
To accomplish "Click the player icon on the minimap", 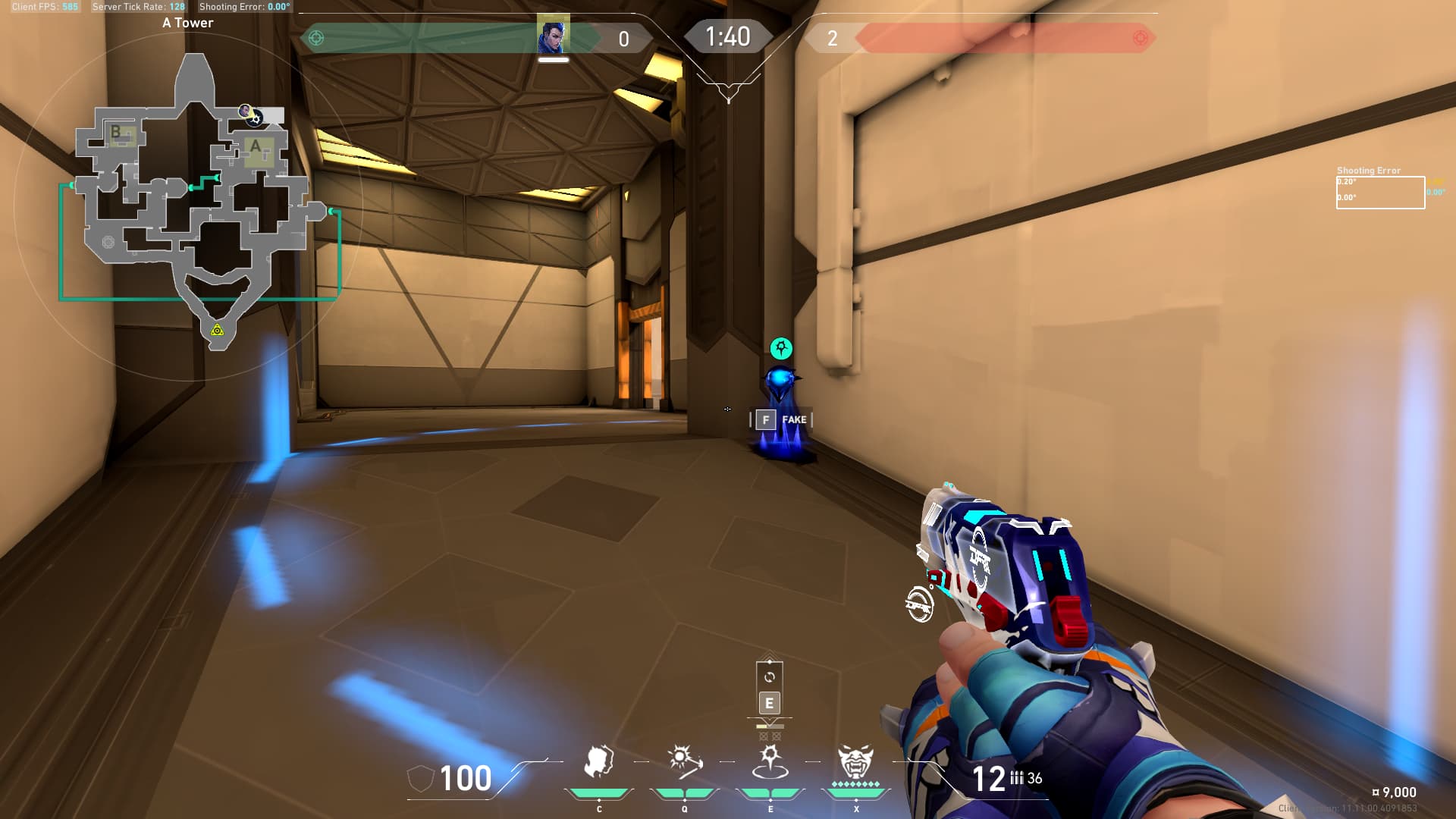I will 246,111.
